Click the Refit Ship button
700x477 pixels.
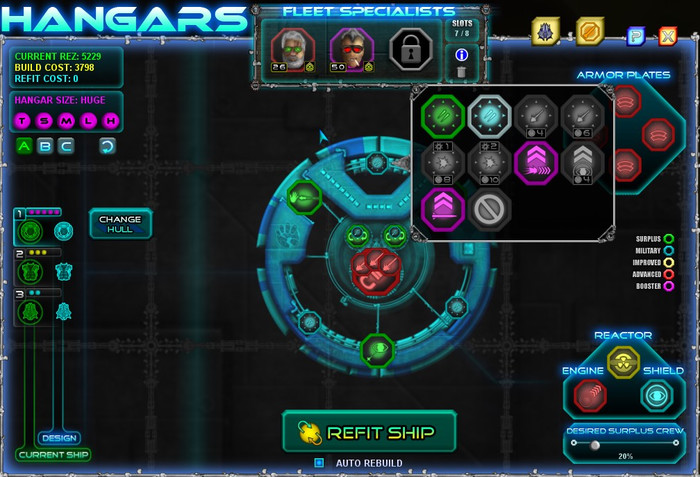coord(368,432)
